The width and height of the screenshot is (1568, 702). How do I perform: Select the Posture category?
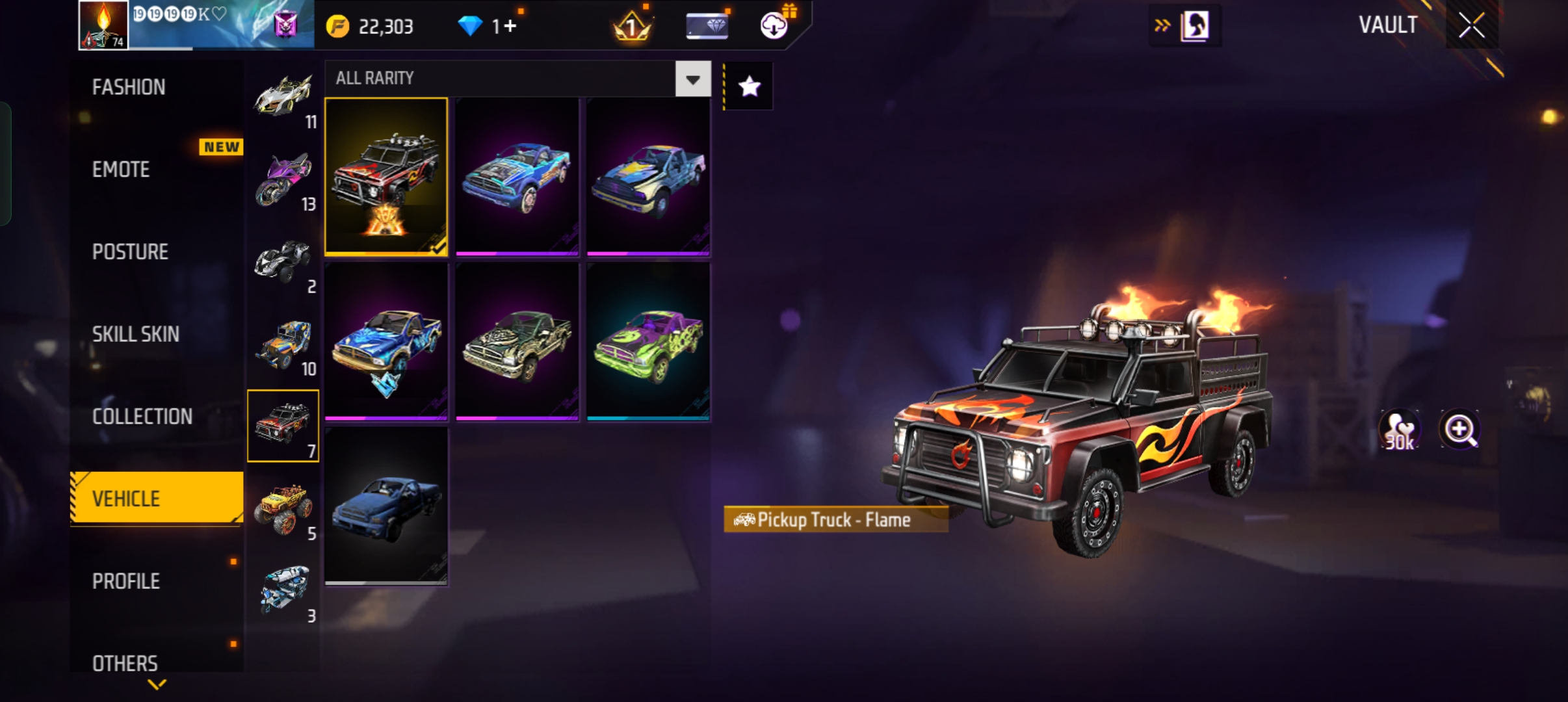pyautogui.click(x=130, y=252)
